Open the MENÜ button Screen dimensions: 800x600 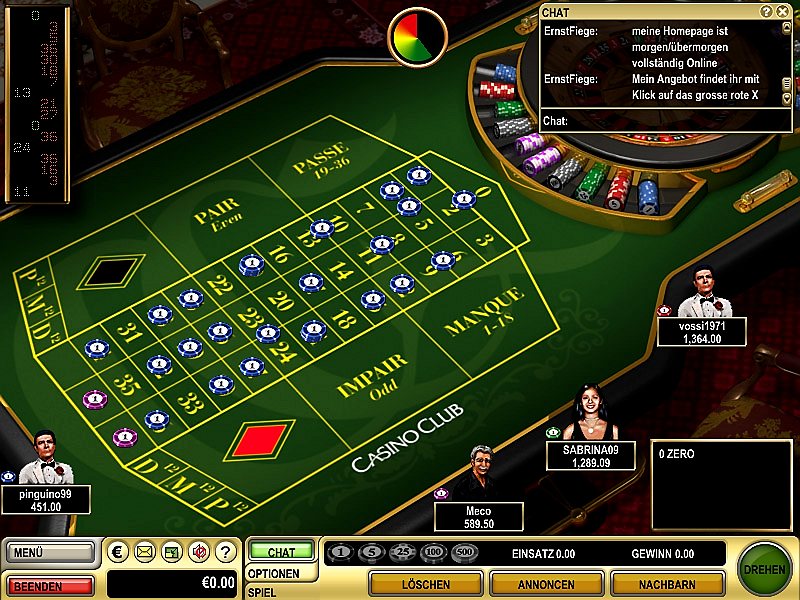[x=50, y=551]
